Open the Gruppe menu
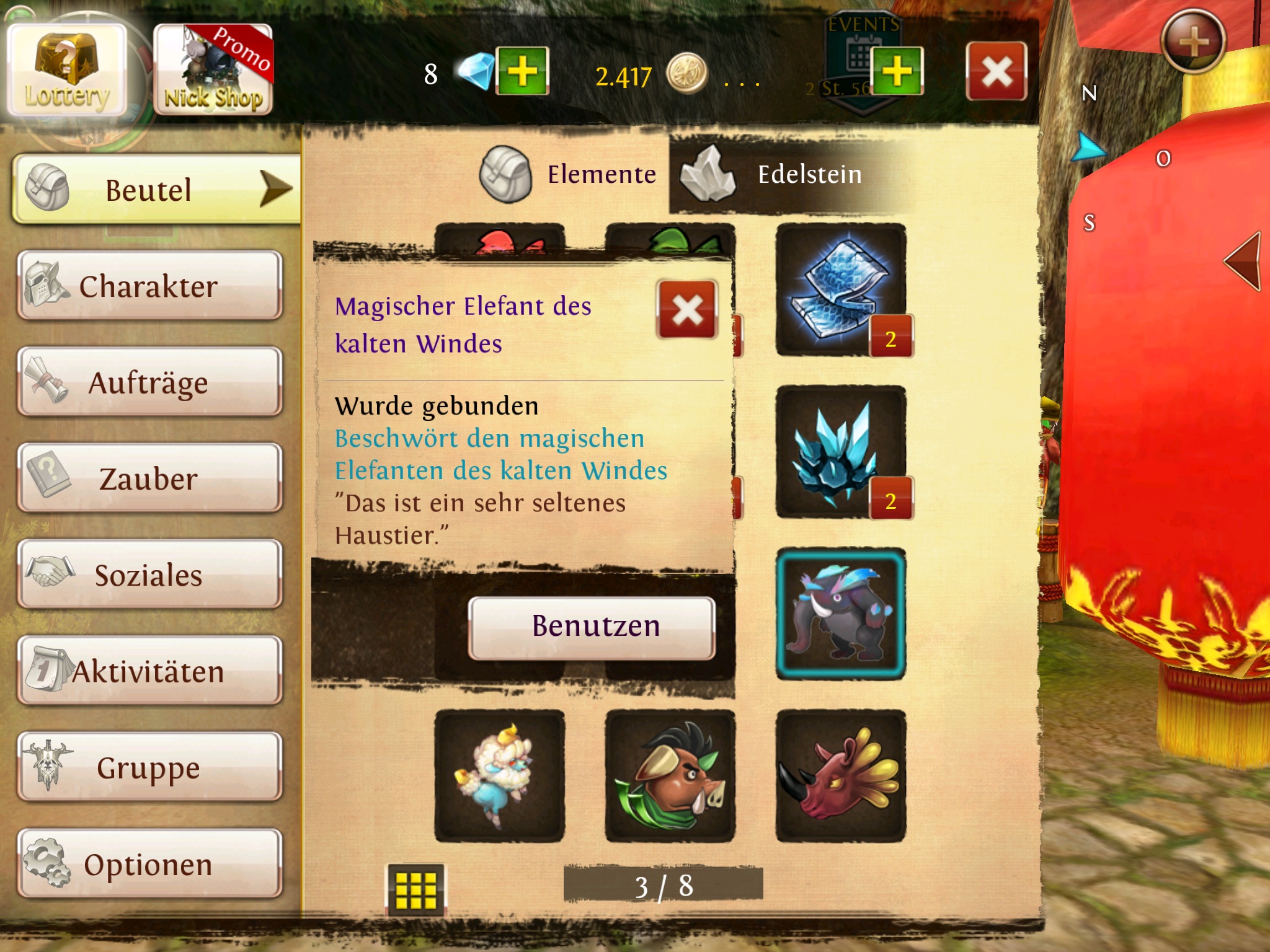This screenshot has height=952, width=1270. click(x=149, y=767)
